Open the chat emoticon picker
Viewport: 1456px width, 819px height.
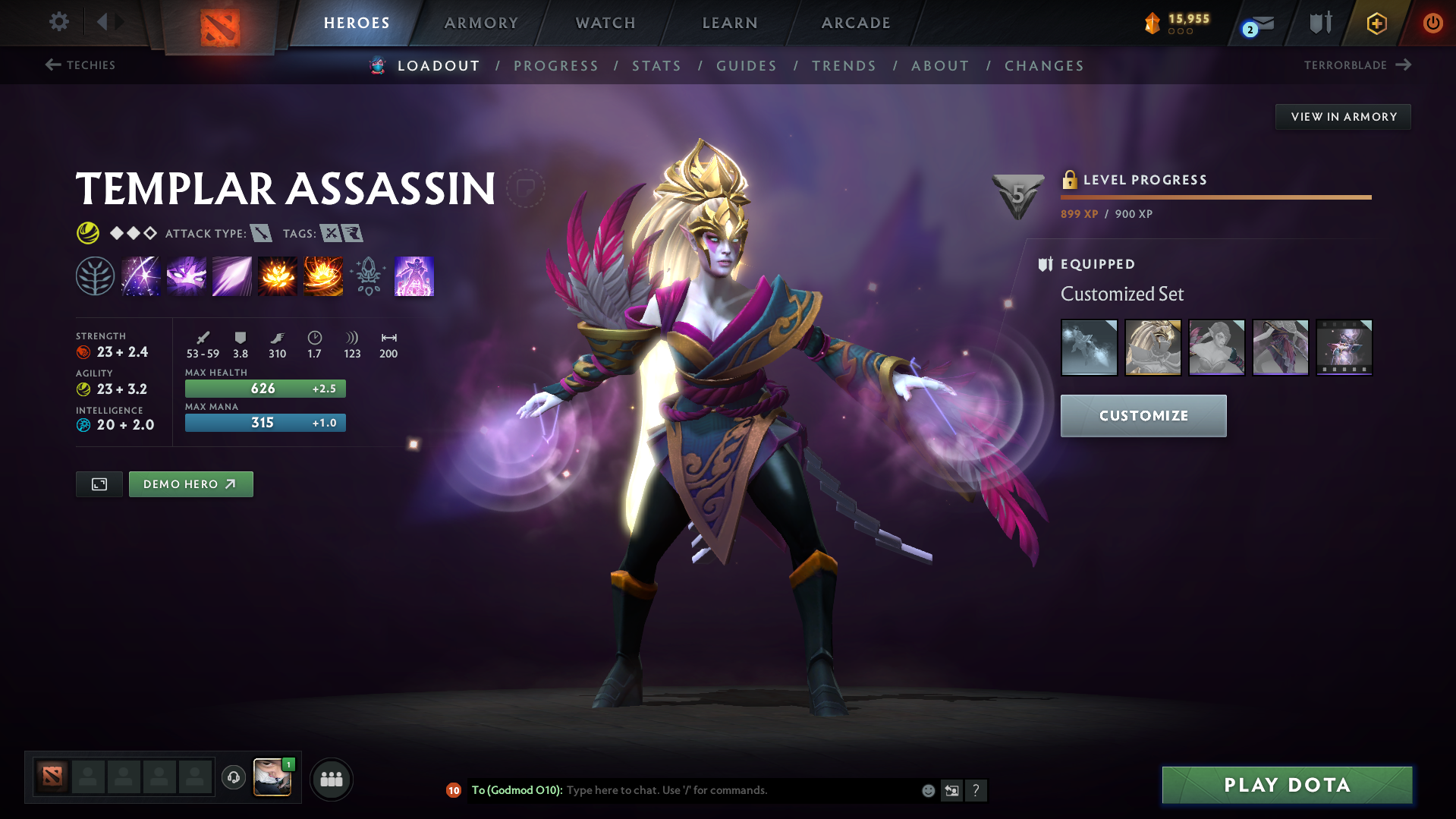tap(927, 790)
